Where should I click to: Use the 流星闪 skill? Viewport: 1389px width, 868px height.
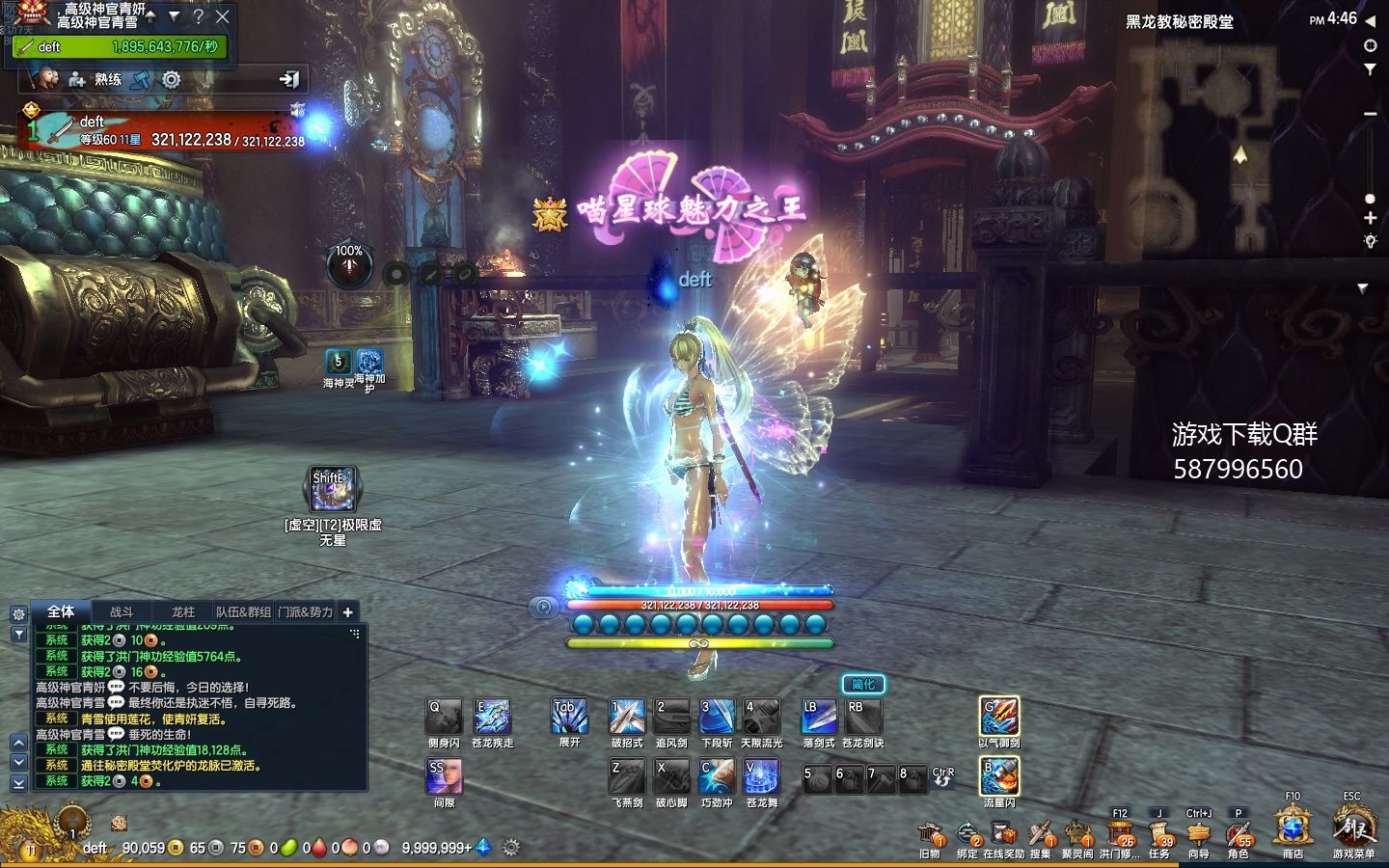[998, 777]
